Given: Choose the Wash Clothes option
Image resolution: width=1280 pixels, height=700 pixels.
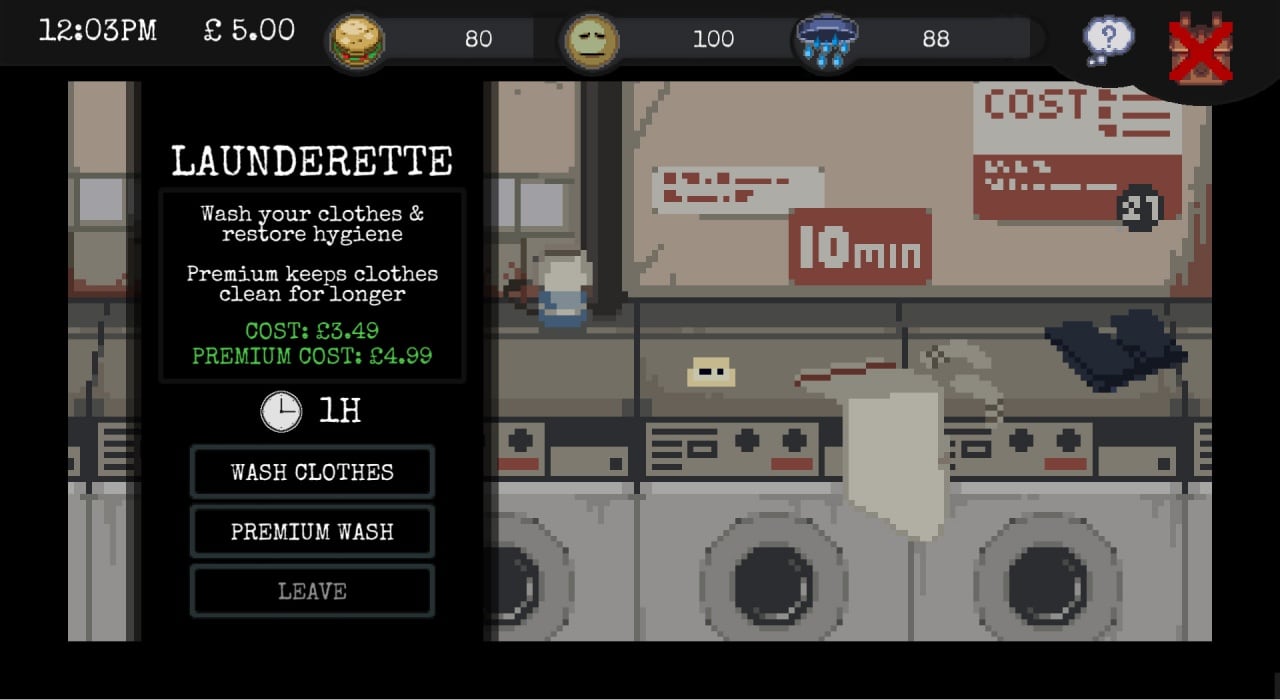Looking at the screenshot, I should (312, 472).
